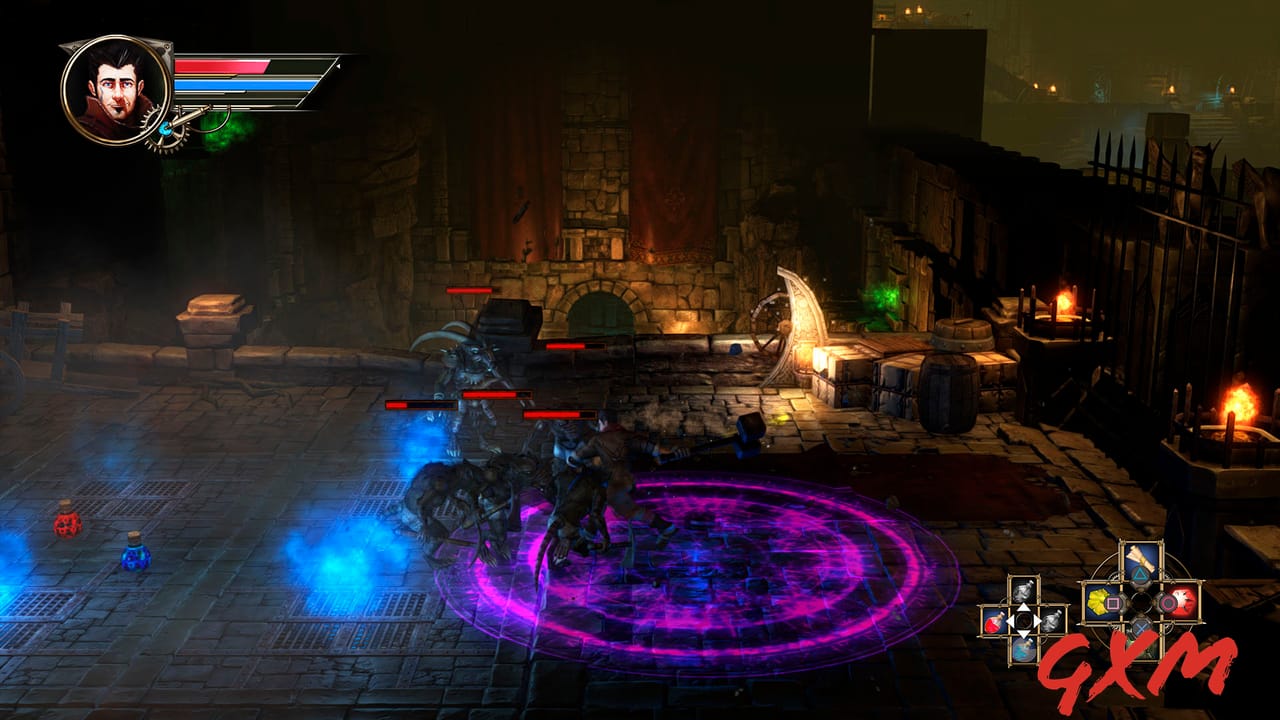The height and width of the screenshot is (720, 1280).
Task: Toggle the left arrow on the potion d-pad
Action: [x=1011, y=620]
